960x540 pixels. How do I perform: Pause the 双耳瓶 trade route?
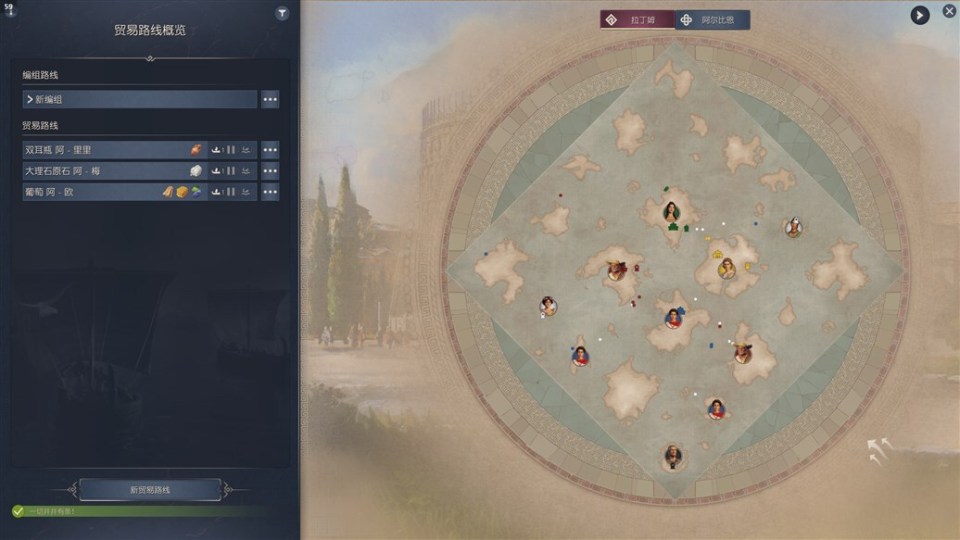(231, 150)
